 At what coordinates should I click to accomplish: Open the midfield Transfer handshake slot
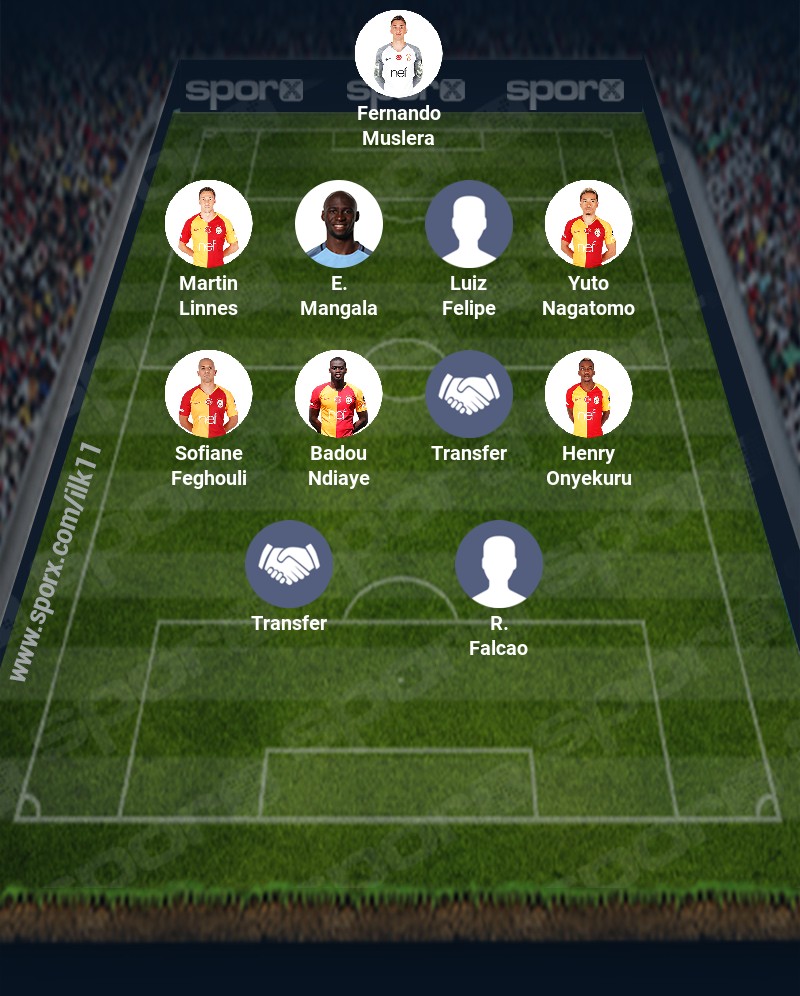point(469,394)
